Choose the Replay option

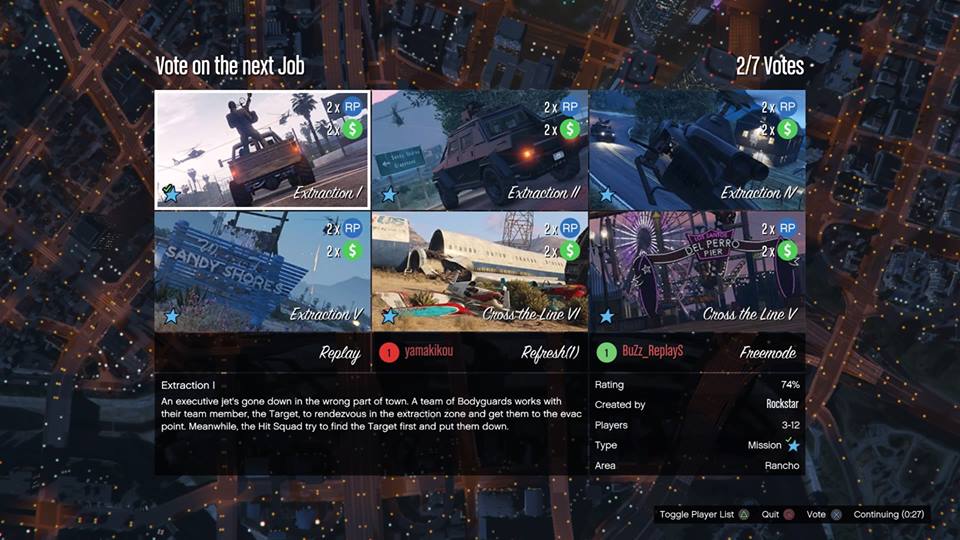pos(262,352)
